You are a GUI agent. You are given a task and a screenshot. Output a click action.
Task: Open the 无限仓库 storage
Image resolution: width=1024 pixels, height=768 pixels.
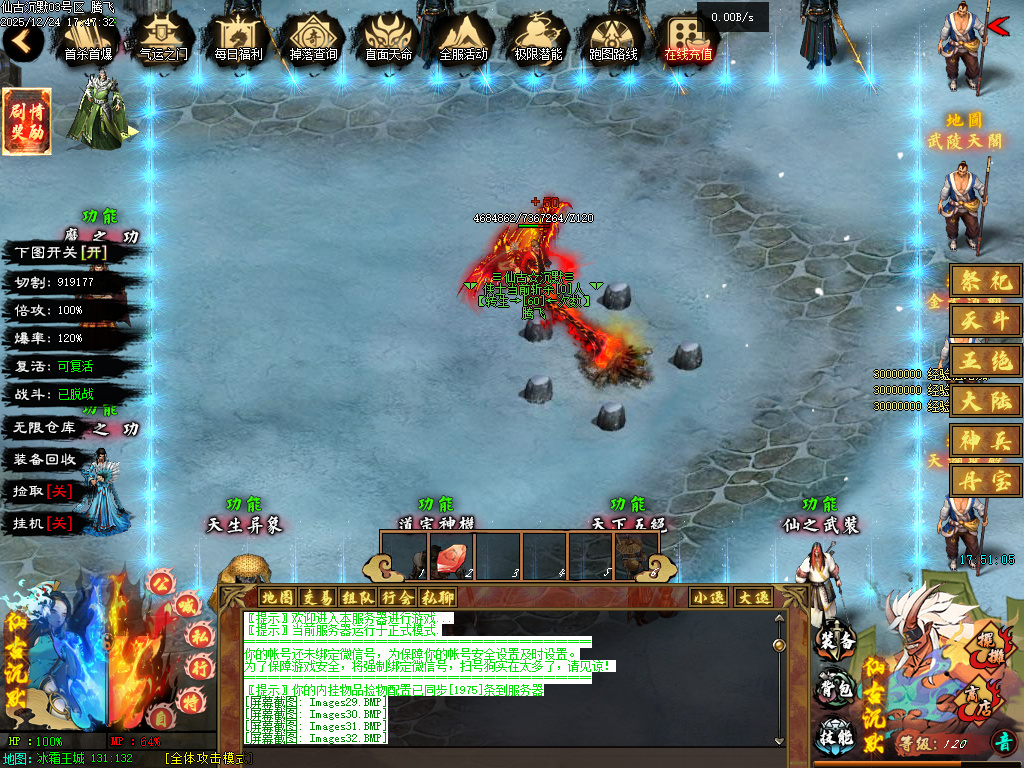(45, 427)
